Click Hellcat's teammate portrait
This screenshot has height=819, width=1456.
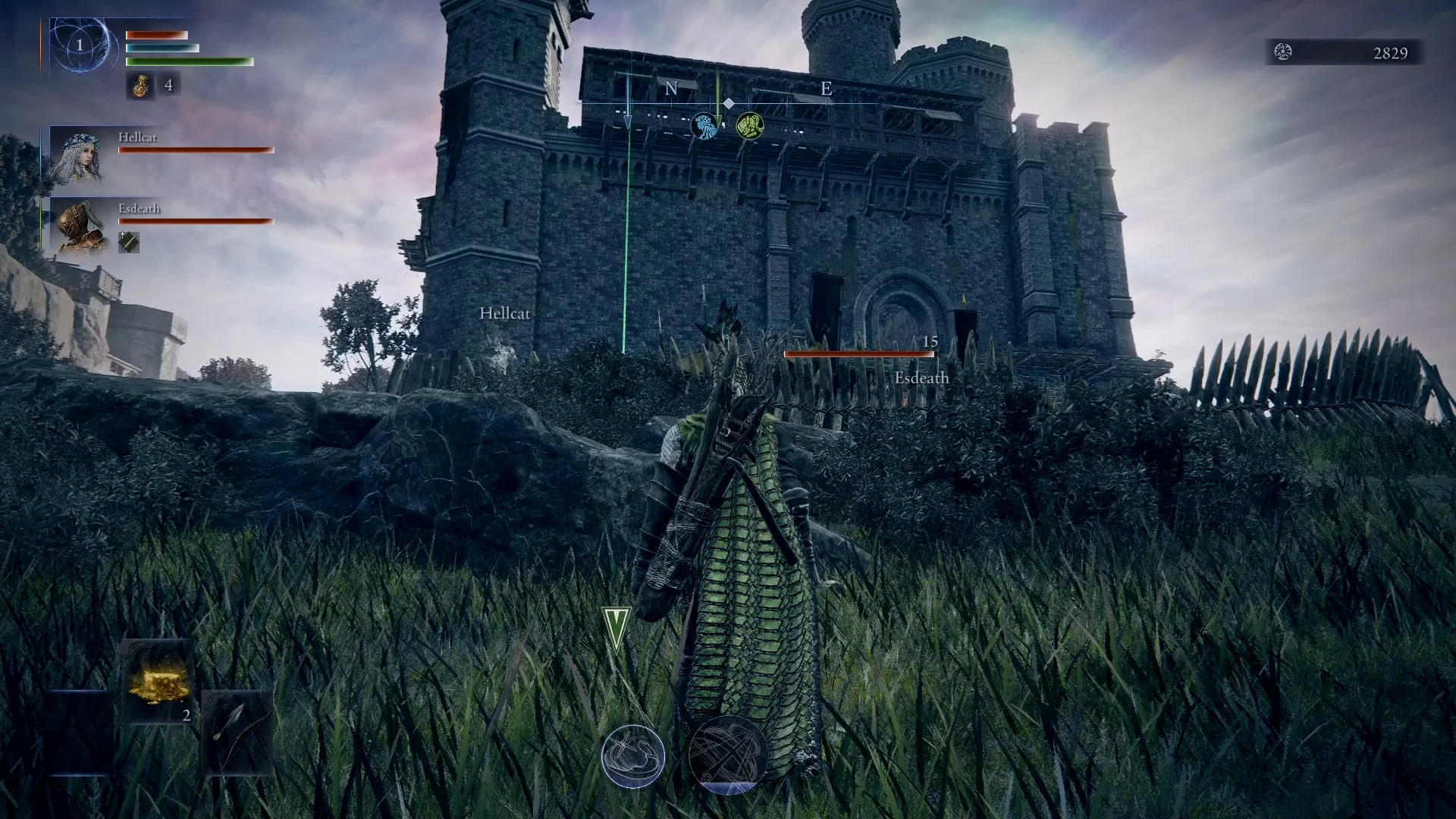click(x=80, y=156)
